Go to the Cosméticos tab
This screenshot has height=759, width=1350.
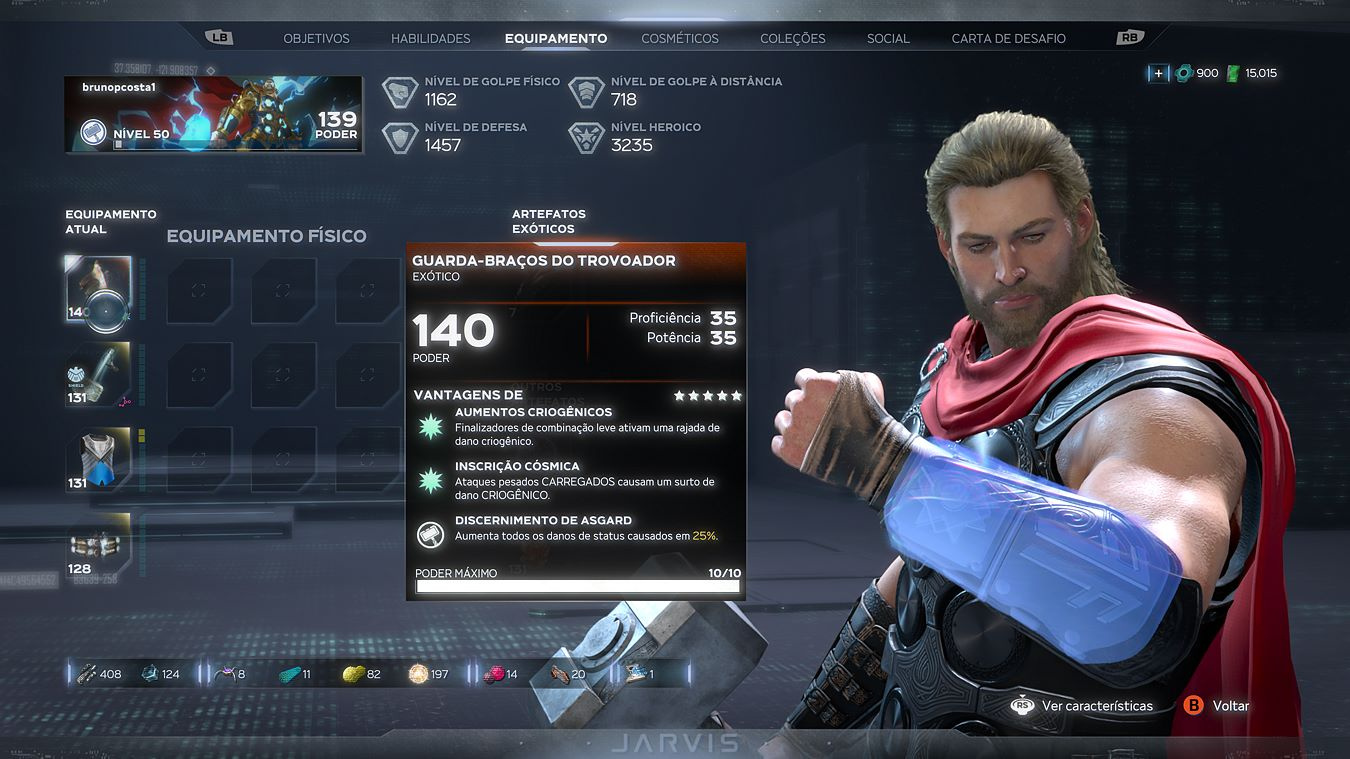680,38
